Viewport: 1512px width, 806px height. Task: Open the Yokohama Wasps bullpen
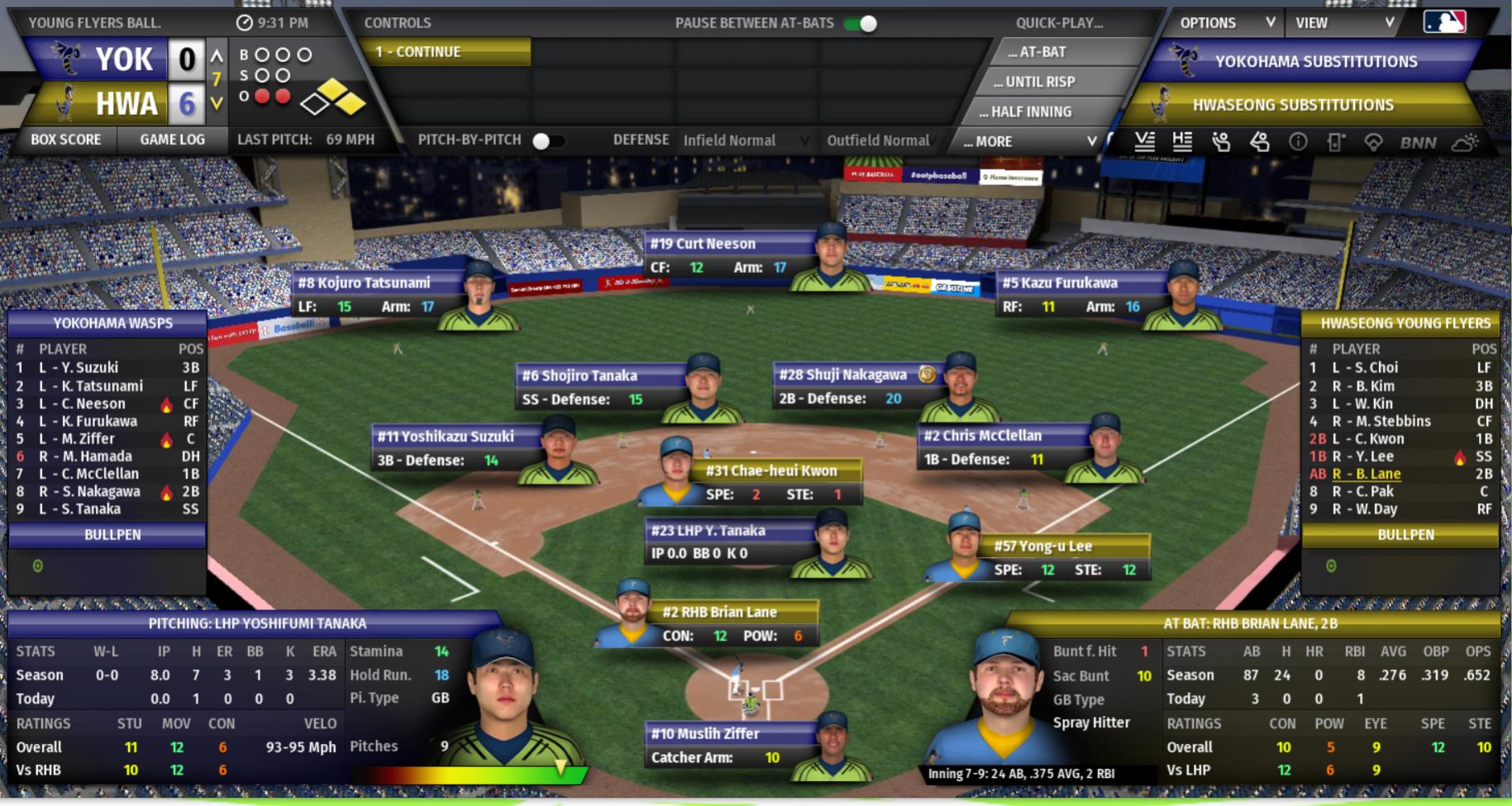tap(112, 535)
